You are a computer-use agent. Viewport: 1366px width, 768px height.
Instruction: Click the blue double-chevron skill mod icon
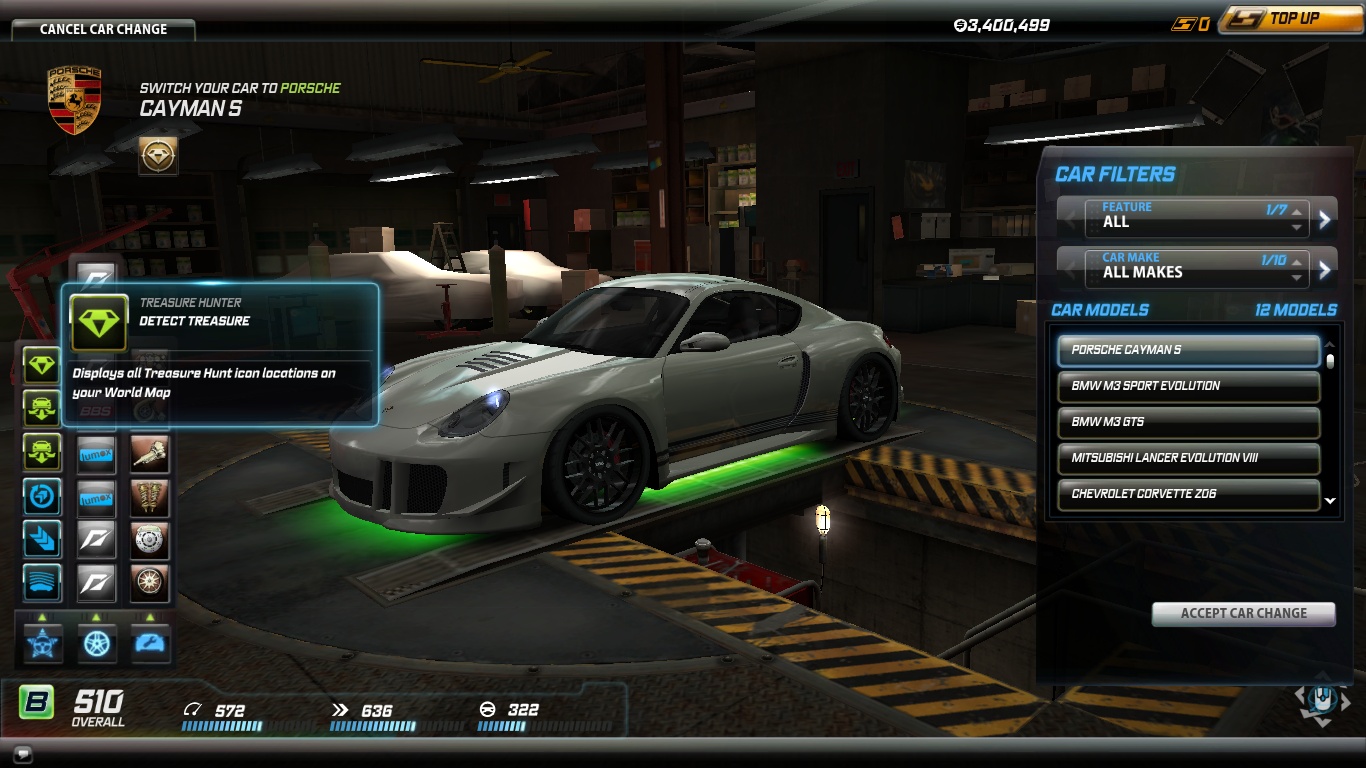pos(42,540)
